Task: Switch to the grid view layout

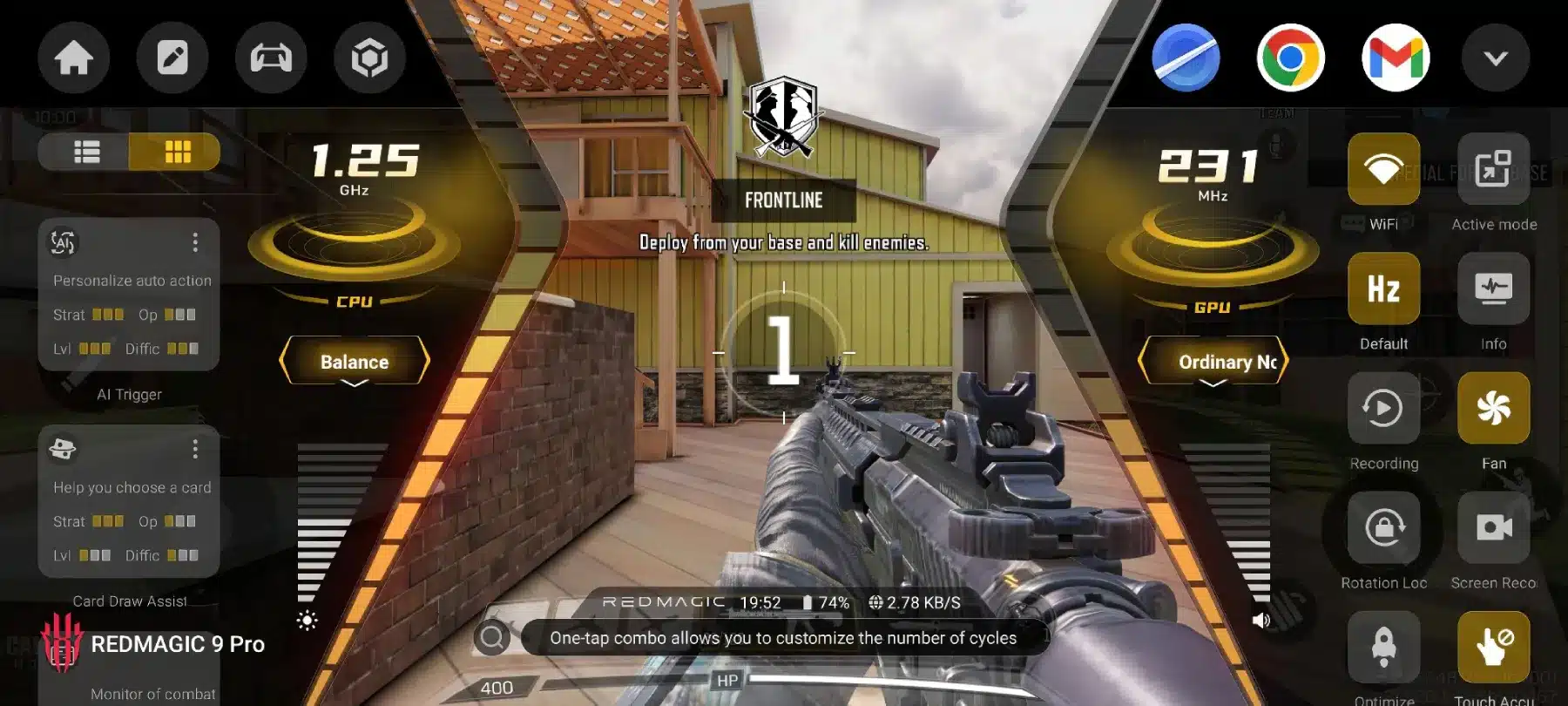Action: (177, 153)
